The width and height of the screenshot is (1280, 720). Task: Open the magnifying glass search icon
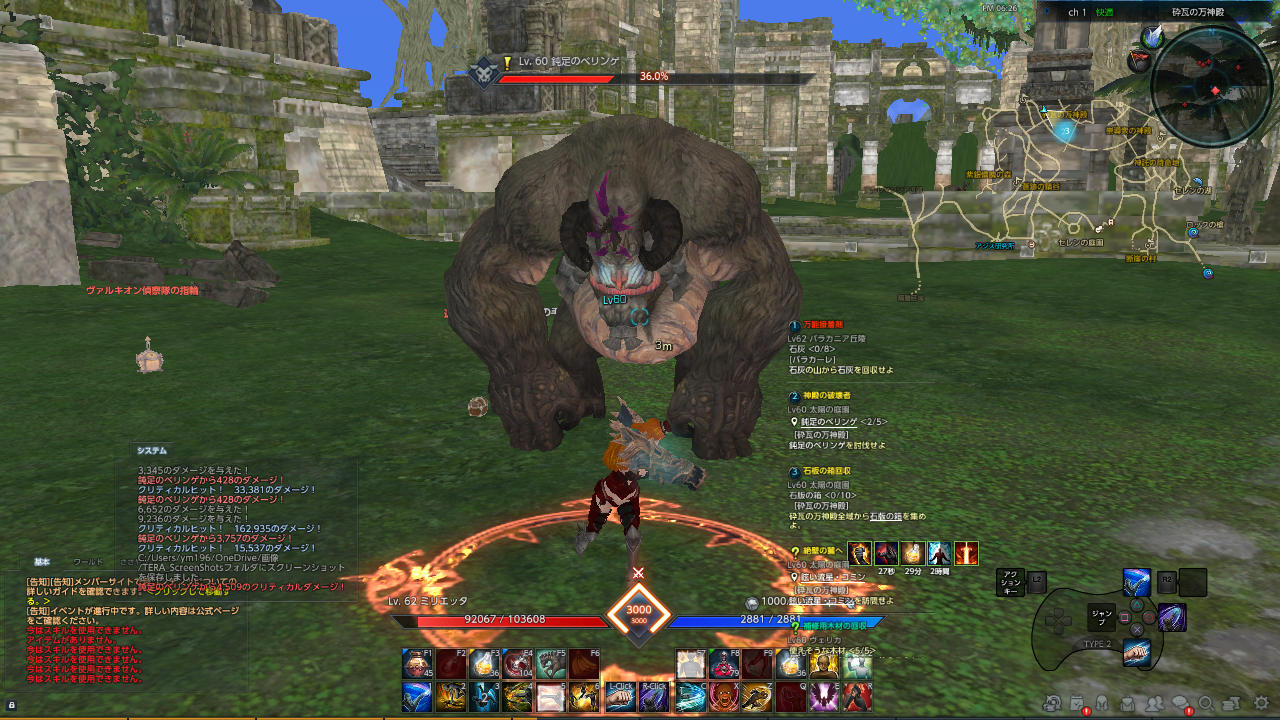point(1206,704)
